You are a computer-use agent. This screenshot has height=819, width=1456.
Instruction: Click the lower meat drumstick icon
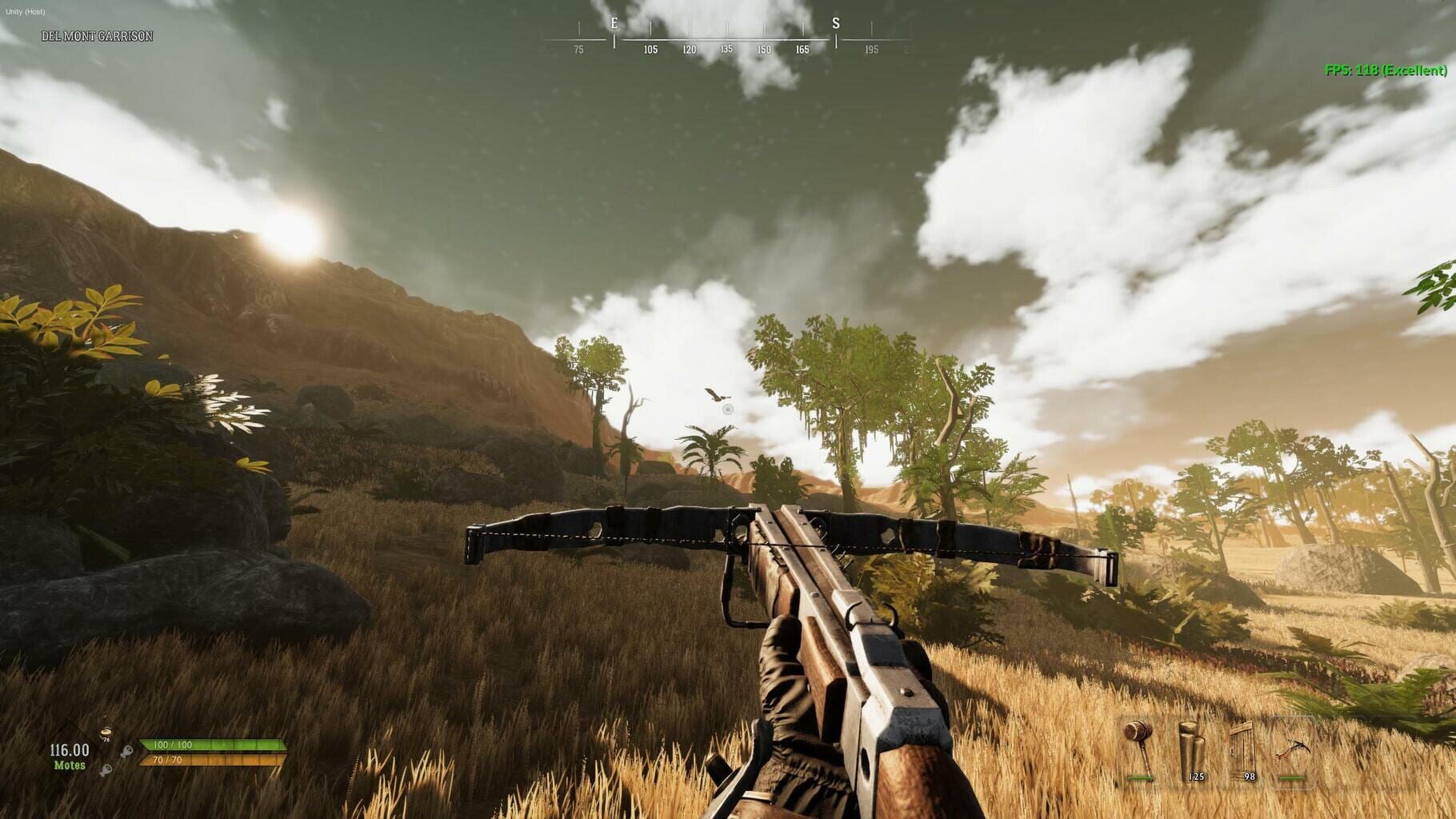pyautogui.click(x=107, y=769)
